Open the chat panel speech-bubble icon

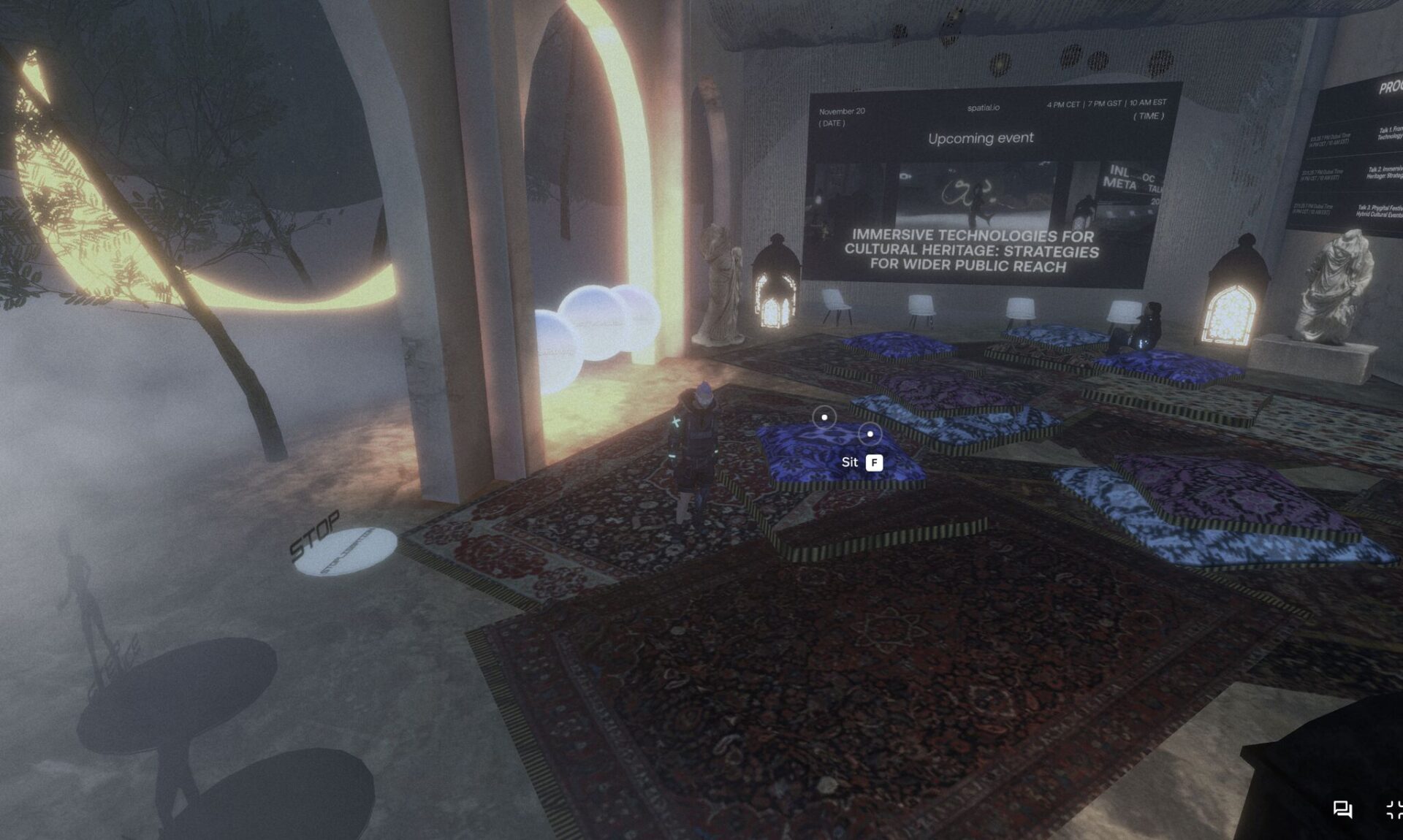[1342, 809]
